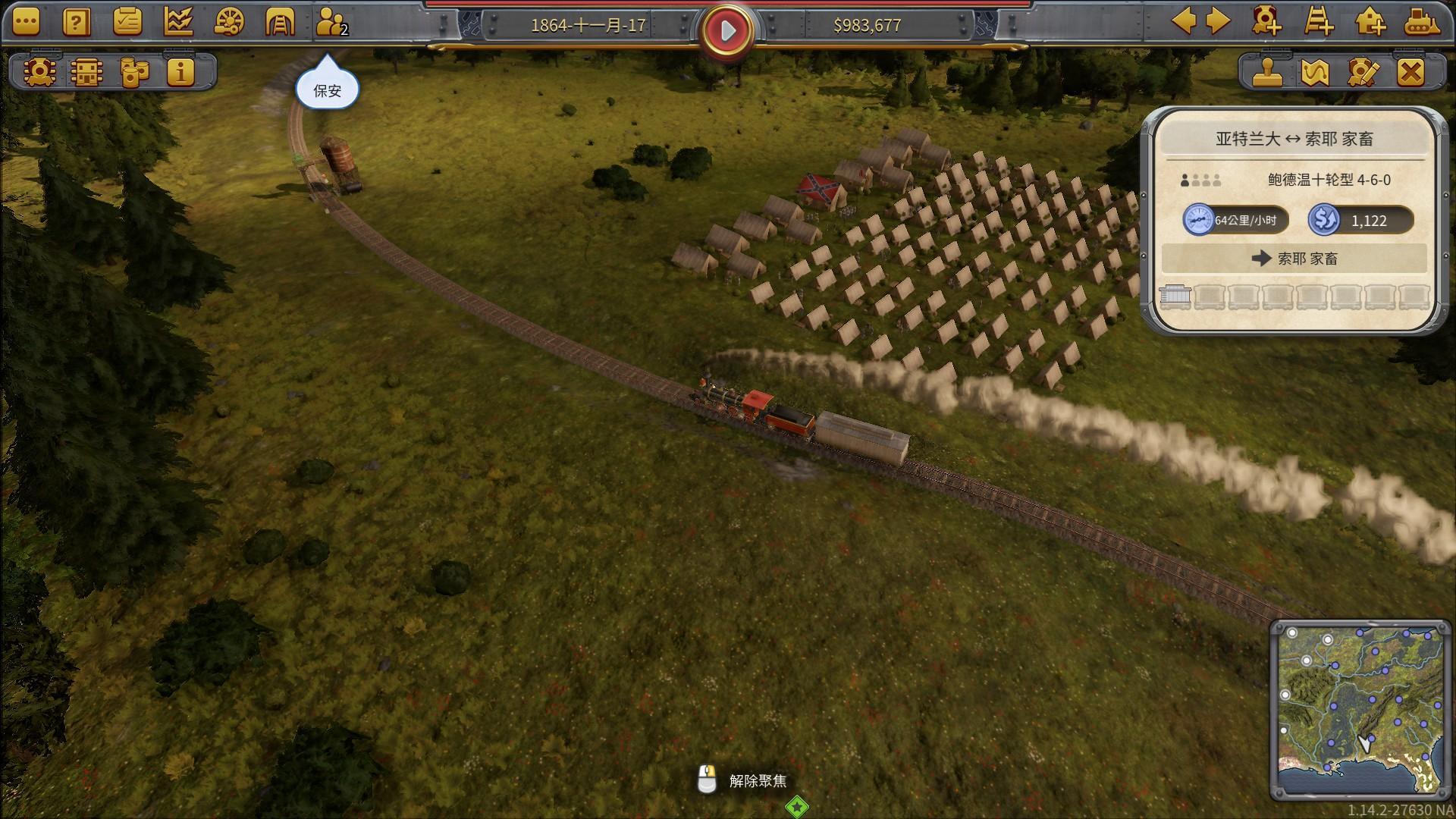Buy a new locomotive with the plus icon
Viewport: 1456px width, 819px height.
click(1266, 21)
